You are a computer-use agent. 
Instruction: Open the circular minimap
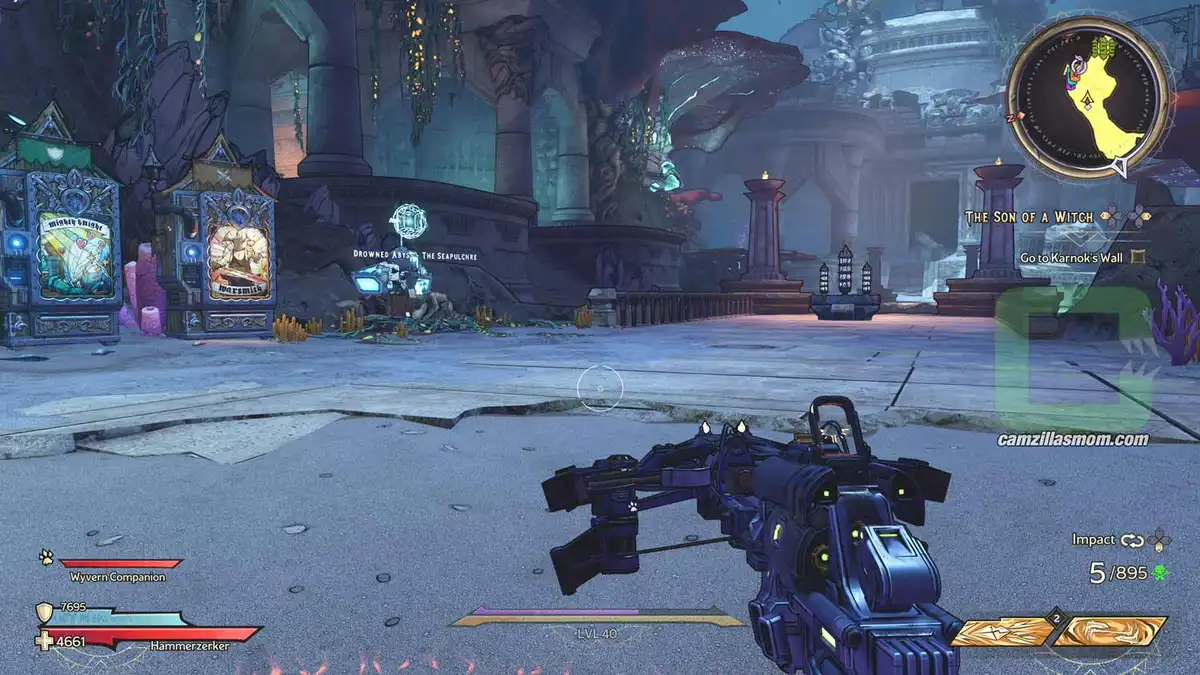coord(1087,97)
